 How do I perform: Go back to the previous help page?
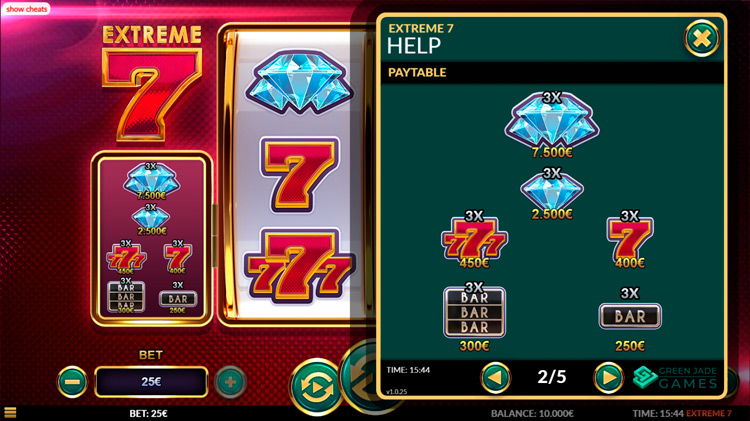(496, 377)
